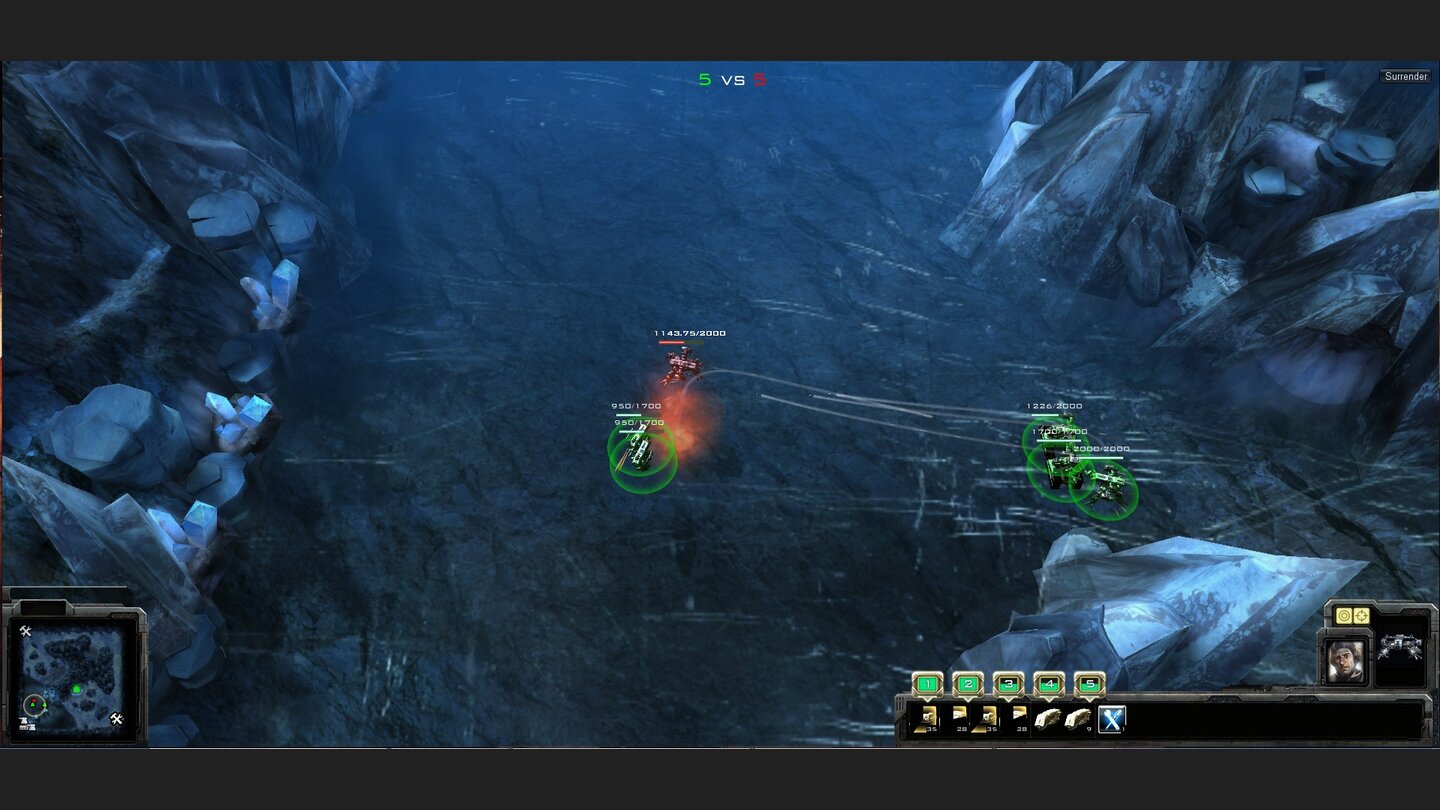
Task: Toggle company group number 1
Action: coord(927,683)
